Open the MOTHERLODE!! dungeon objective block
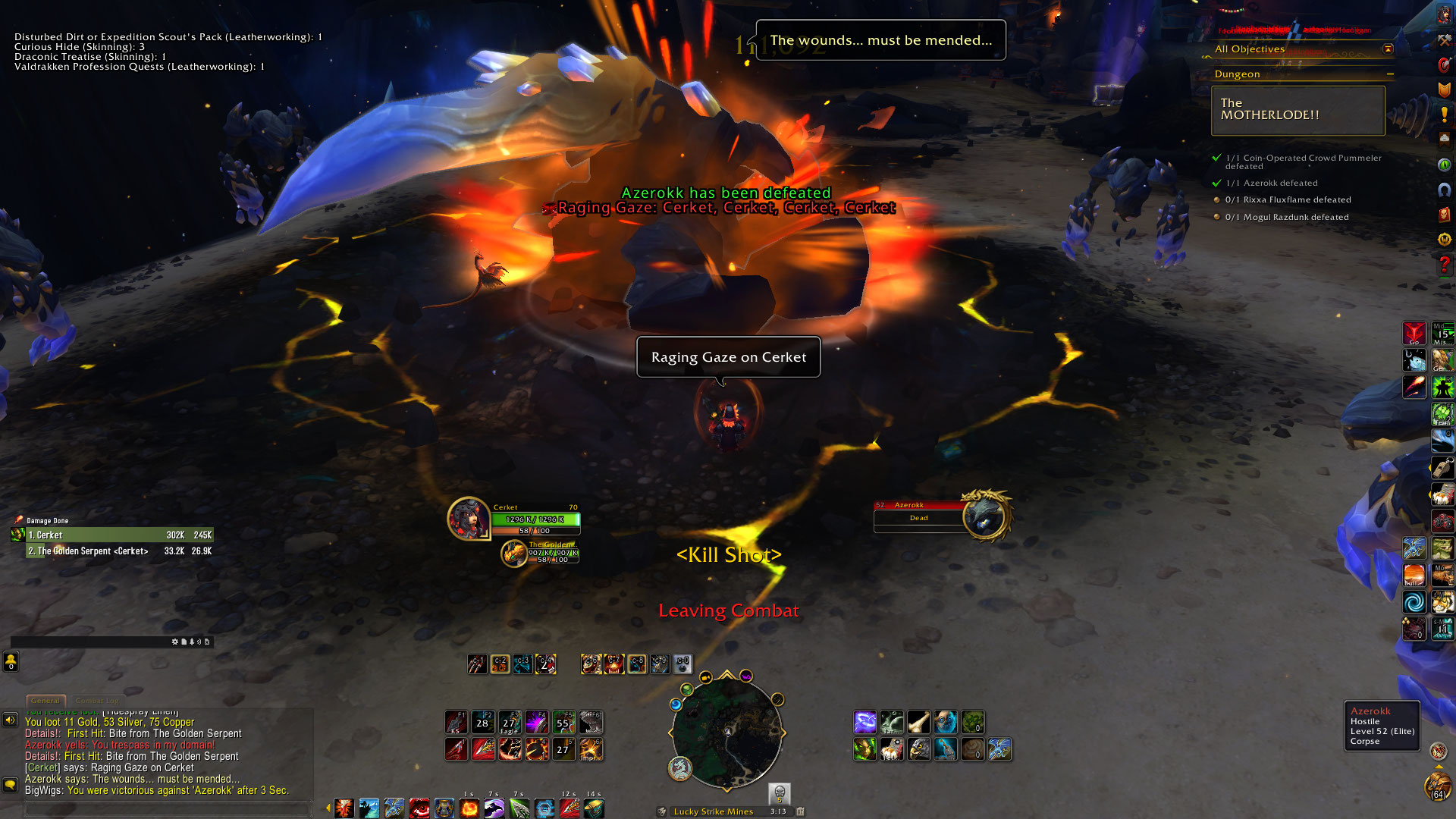This screenshot has height=819, width=1456. [1298, 110]
